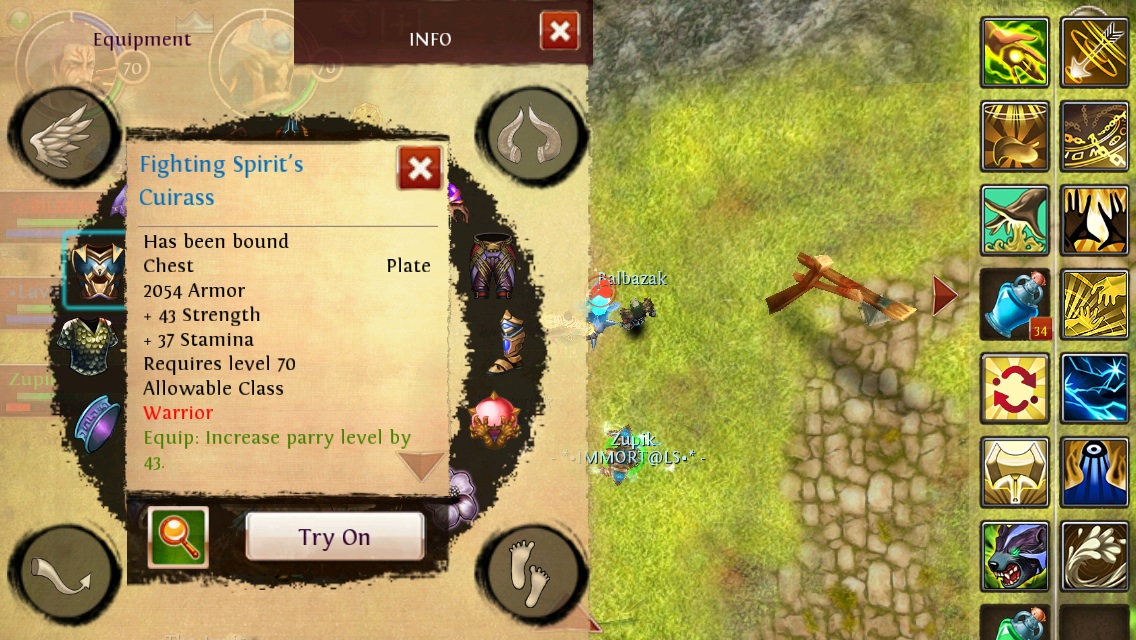Image resolution: width=1136 pixels, height=640 pixels.
Task: Inspect item with the magnifying glass button
Action: (178, 537)
